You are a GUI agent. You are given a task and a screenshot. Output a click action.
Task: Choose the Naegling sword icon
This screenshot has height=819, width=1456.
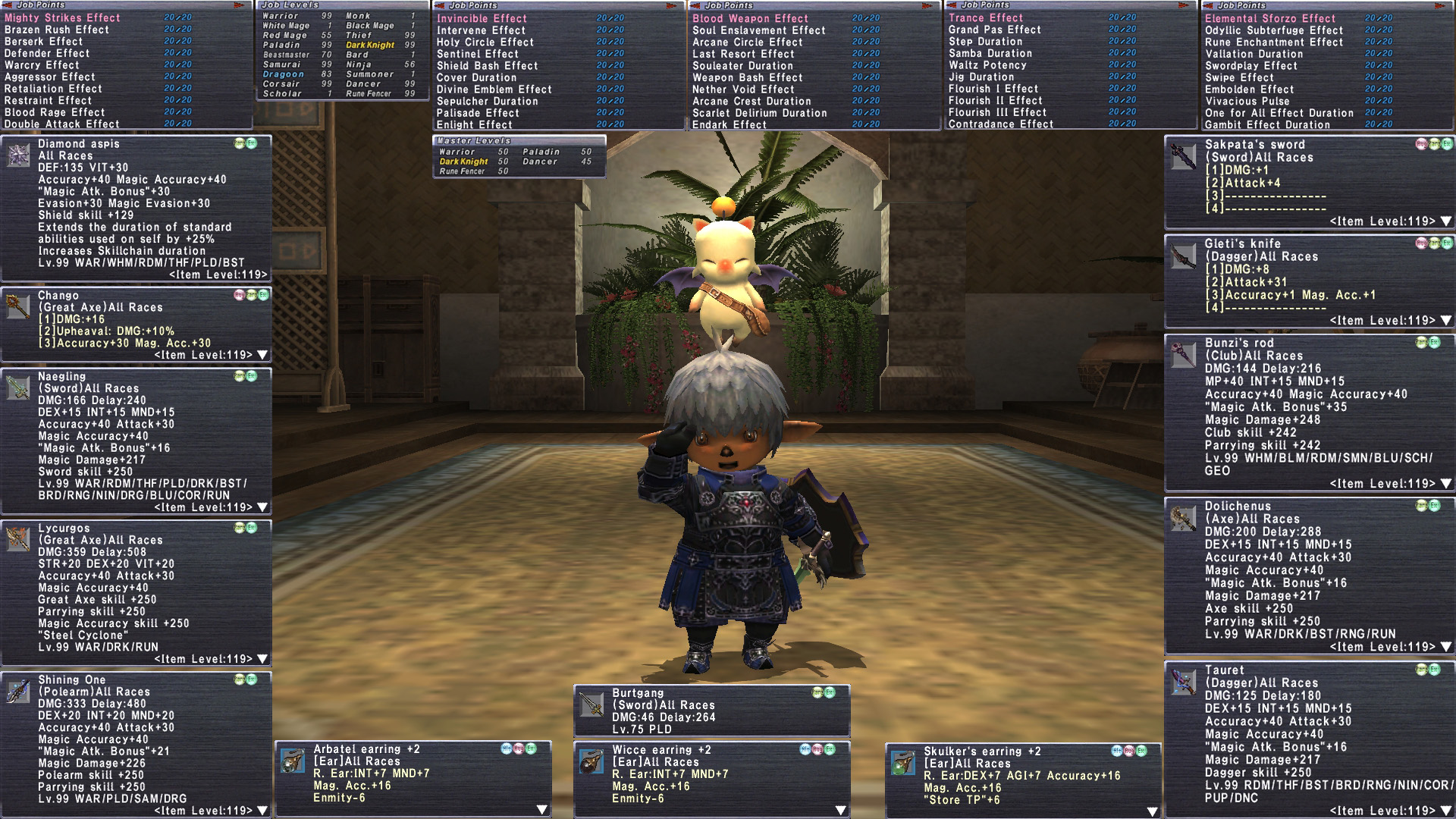click(18, 388)
